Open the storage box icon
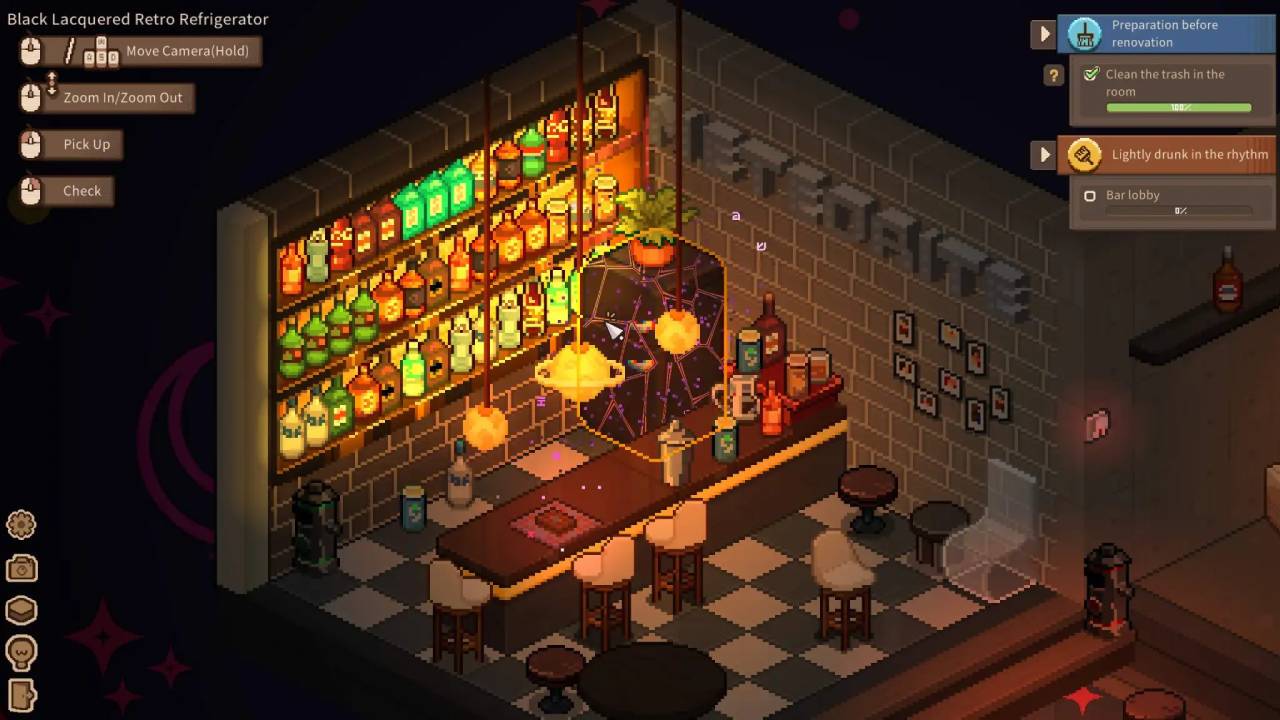Screen dimensions: 1280x720 tap(21, 610)
